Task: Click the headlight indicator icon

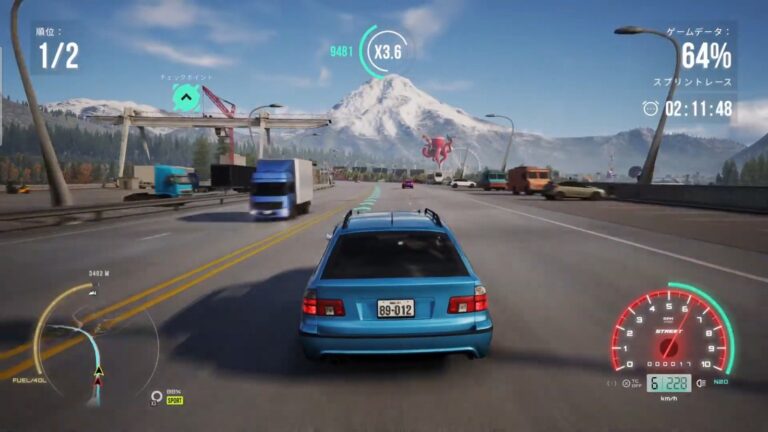Action: tap(700, 382)
